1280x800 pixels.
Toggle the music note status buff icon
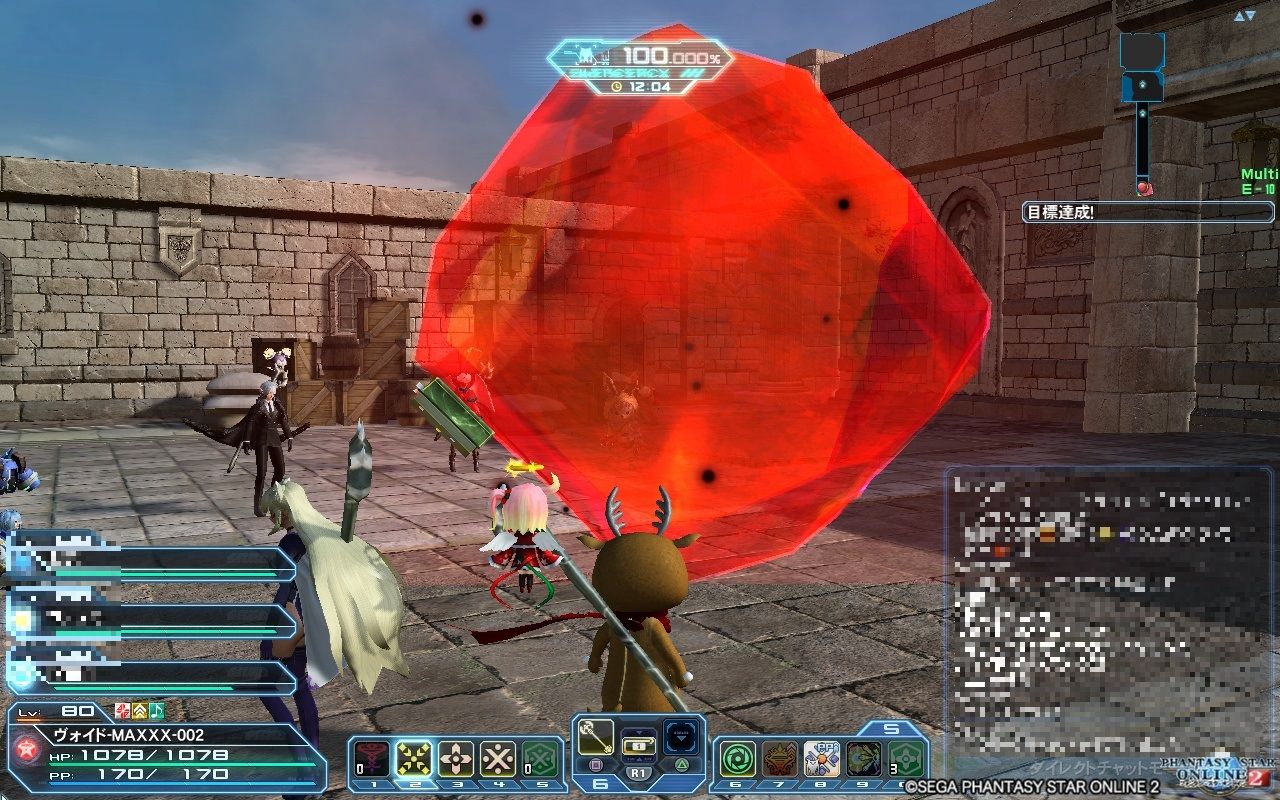(156, 711)
